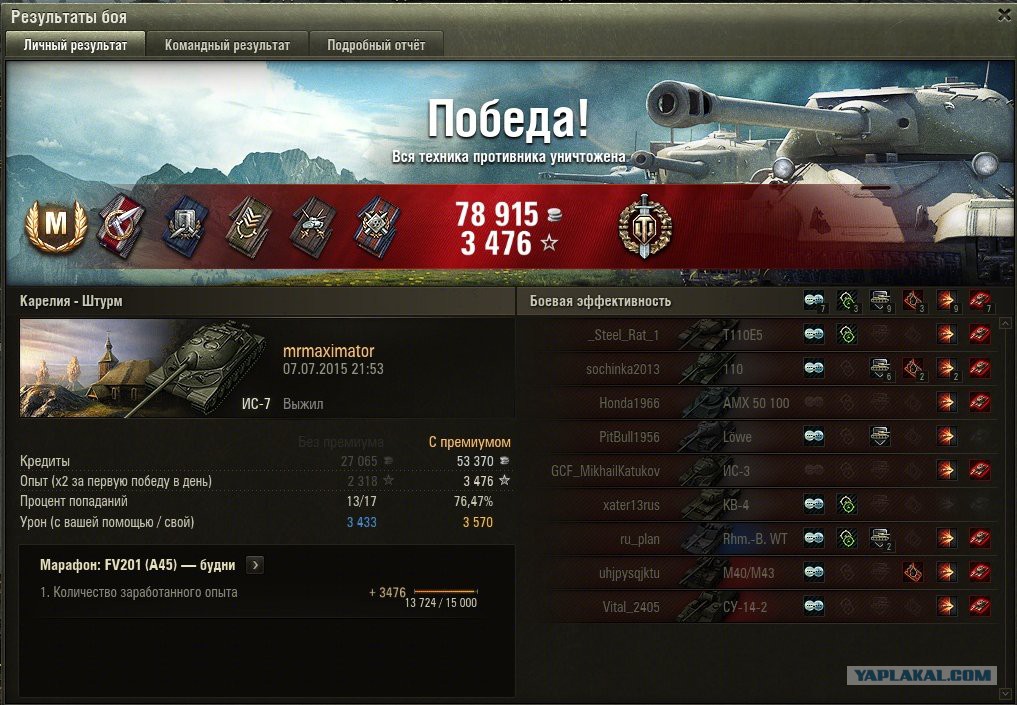Close the battle results window
1017x705 pixels.
click(x=1004, y=15)
